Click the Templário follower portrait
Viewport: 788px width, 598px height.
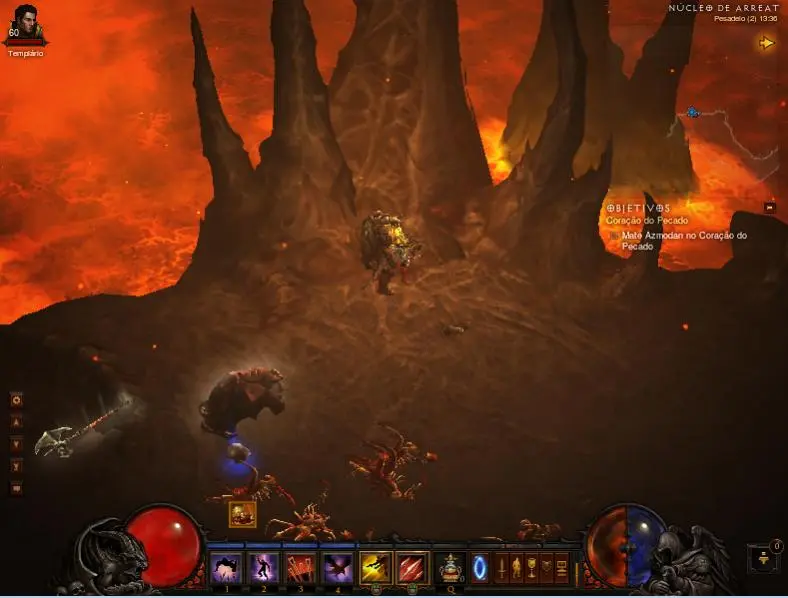click(x=25, y=24)
